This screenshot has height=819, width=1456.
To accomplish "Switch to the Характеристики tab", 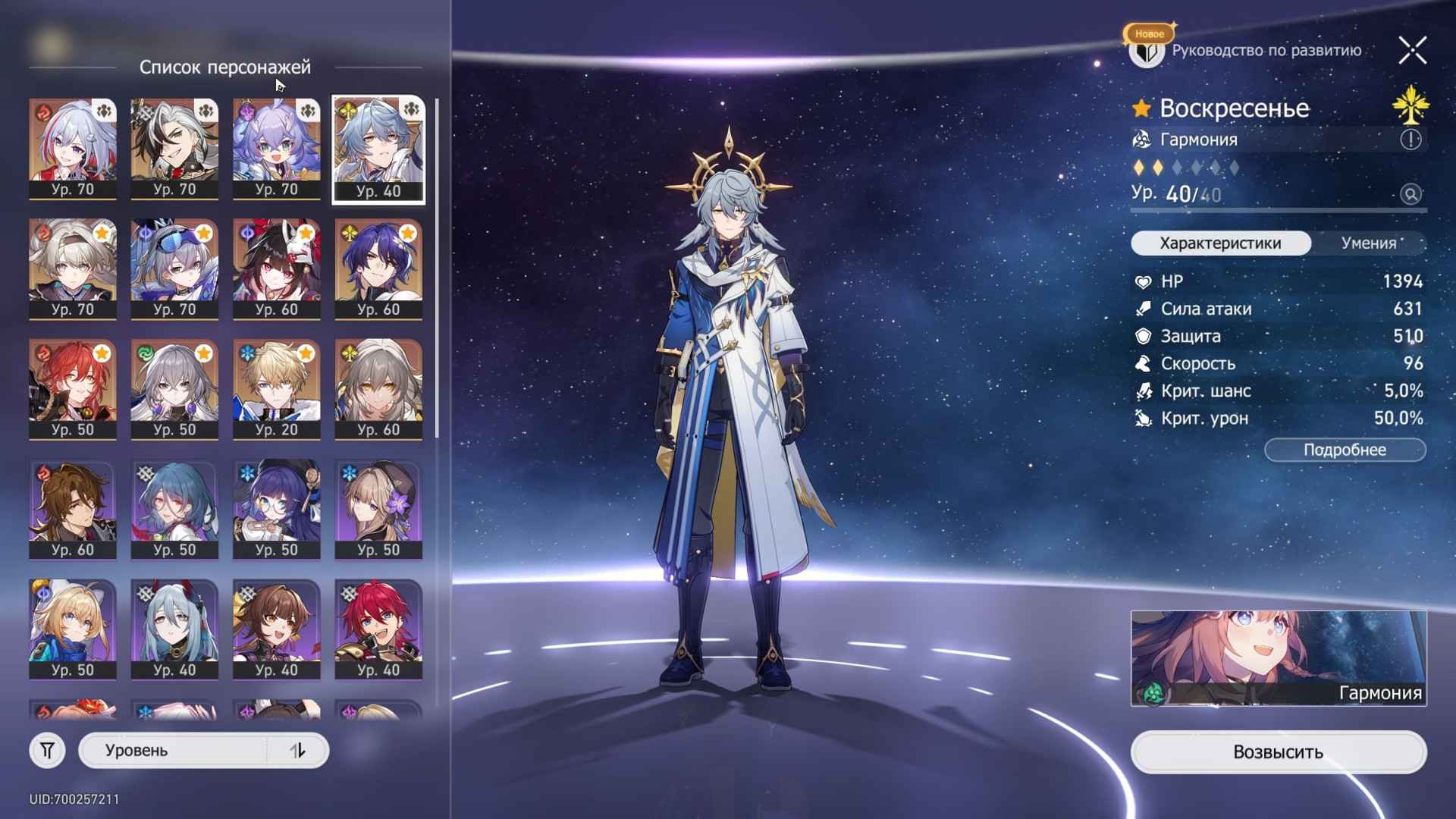I will pyautogui.click(x=1221, y=243).
